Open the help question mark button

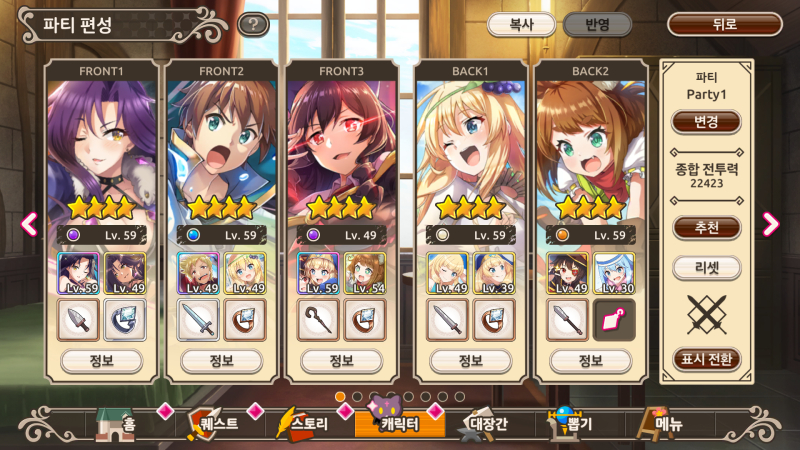click(253, 25)
